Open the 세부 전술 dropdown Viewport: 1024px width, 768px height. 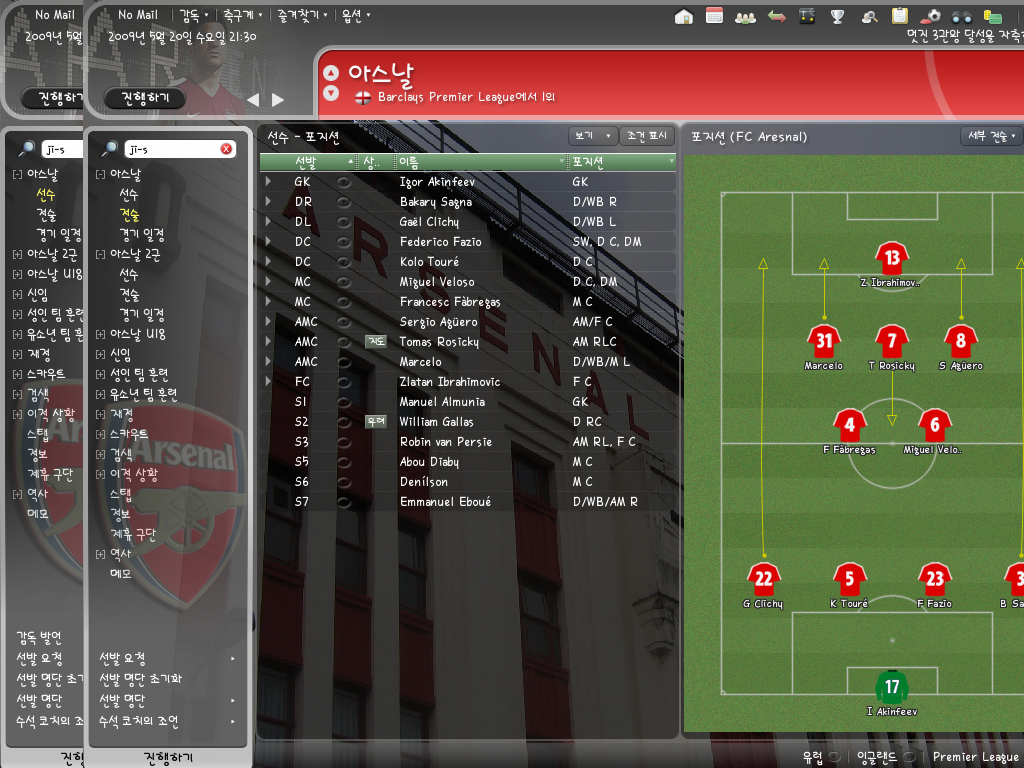click(x=990, y=136)
